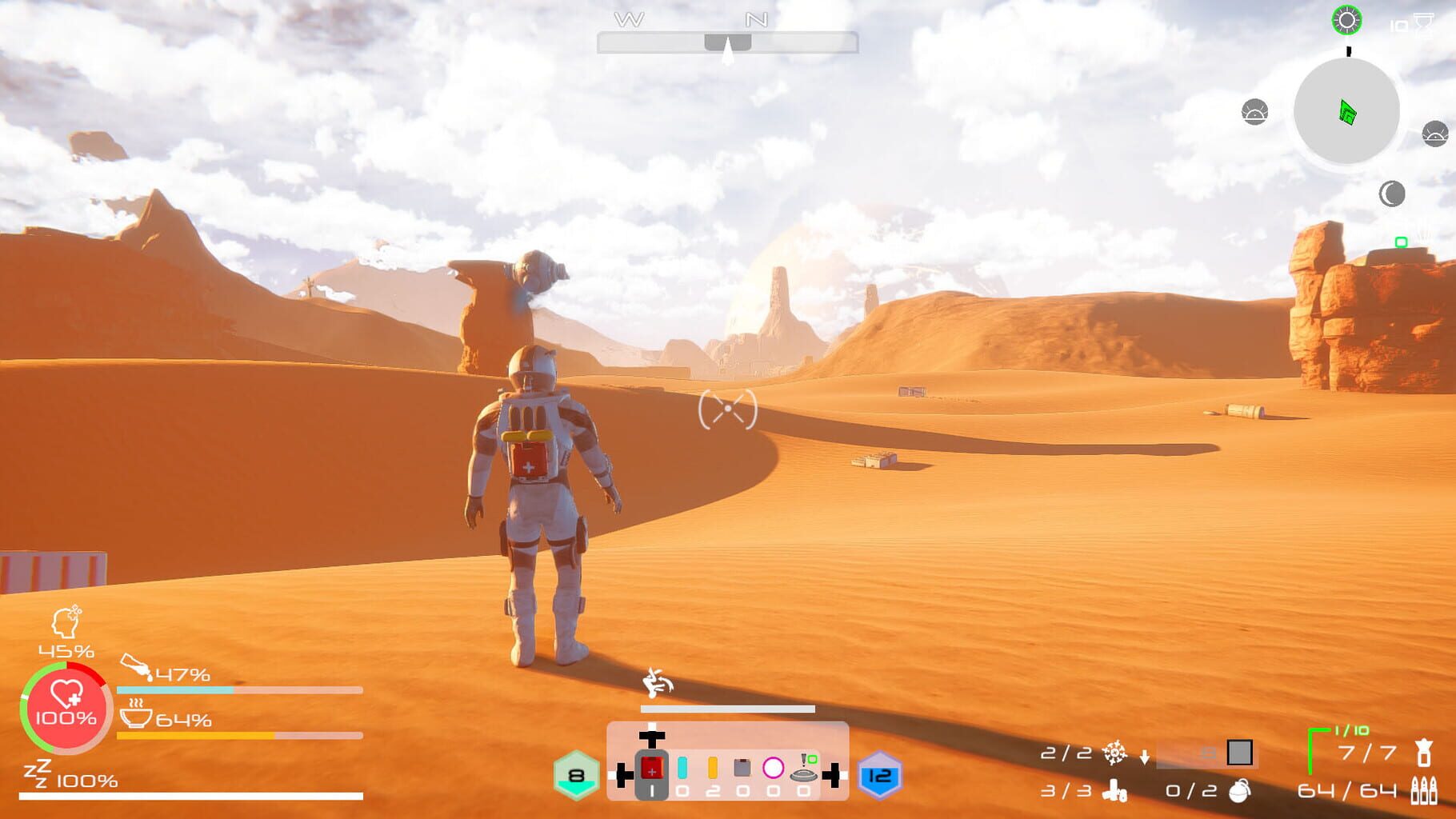The height and width of the screenshot is (819, 1456).
Task: Click the moon phase indicator below the minimap
Action: pos(1392,194)
